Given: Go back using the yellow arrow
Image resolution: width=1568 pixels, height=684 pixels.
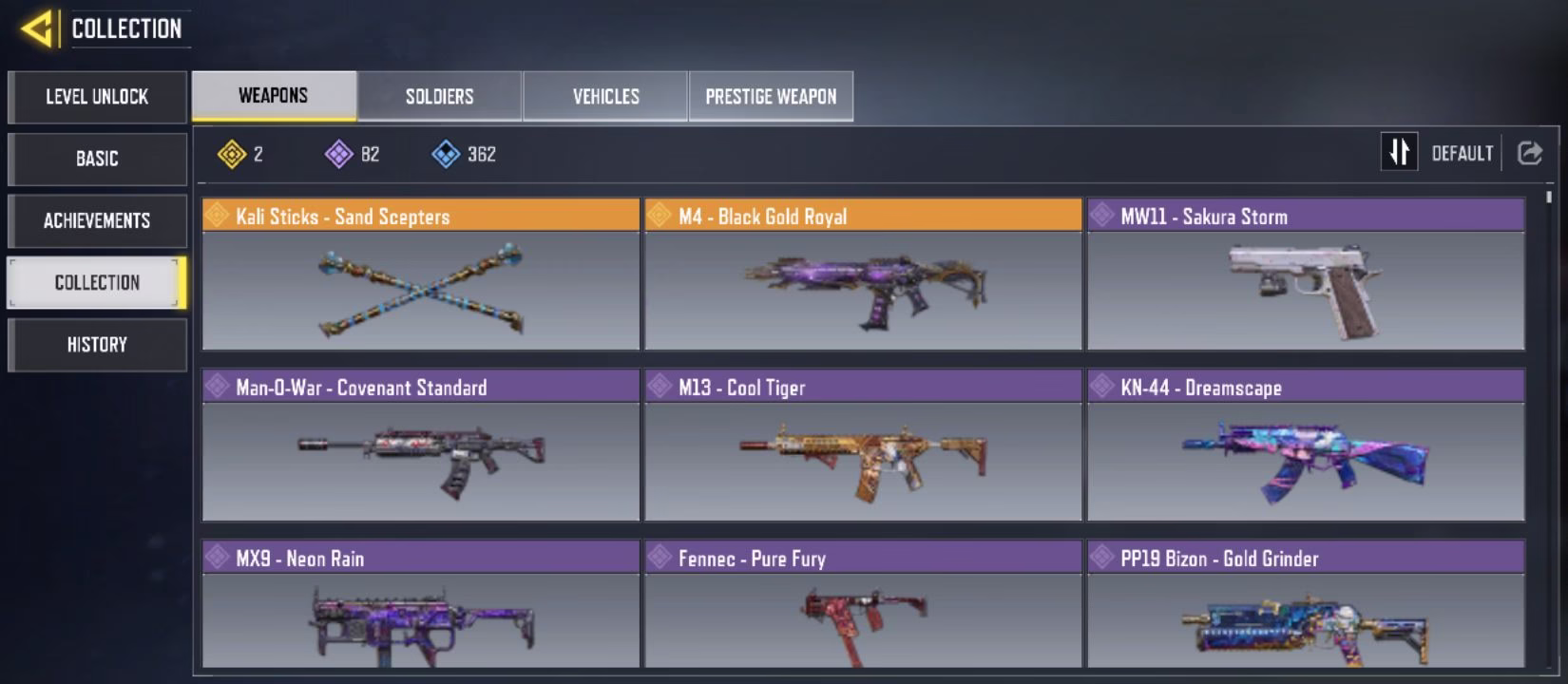Looking at the screenshot, I should 36,29.
